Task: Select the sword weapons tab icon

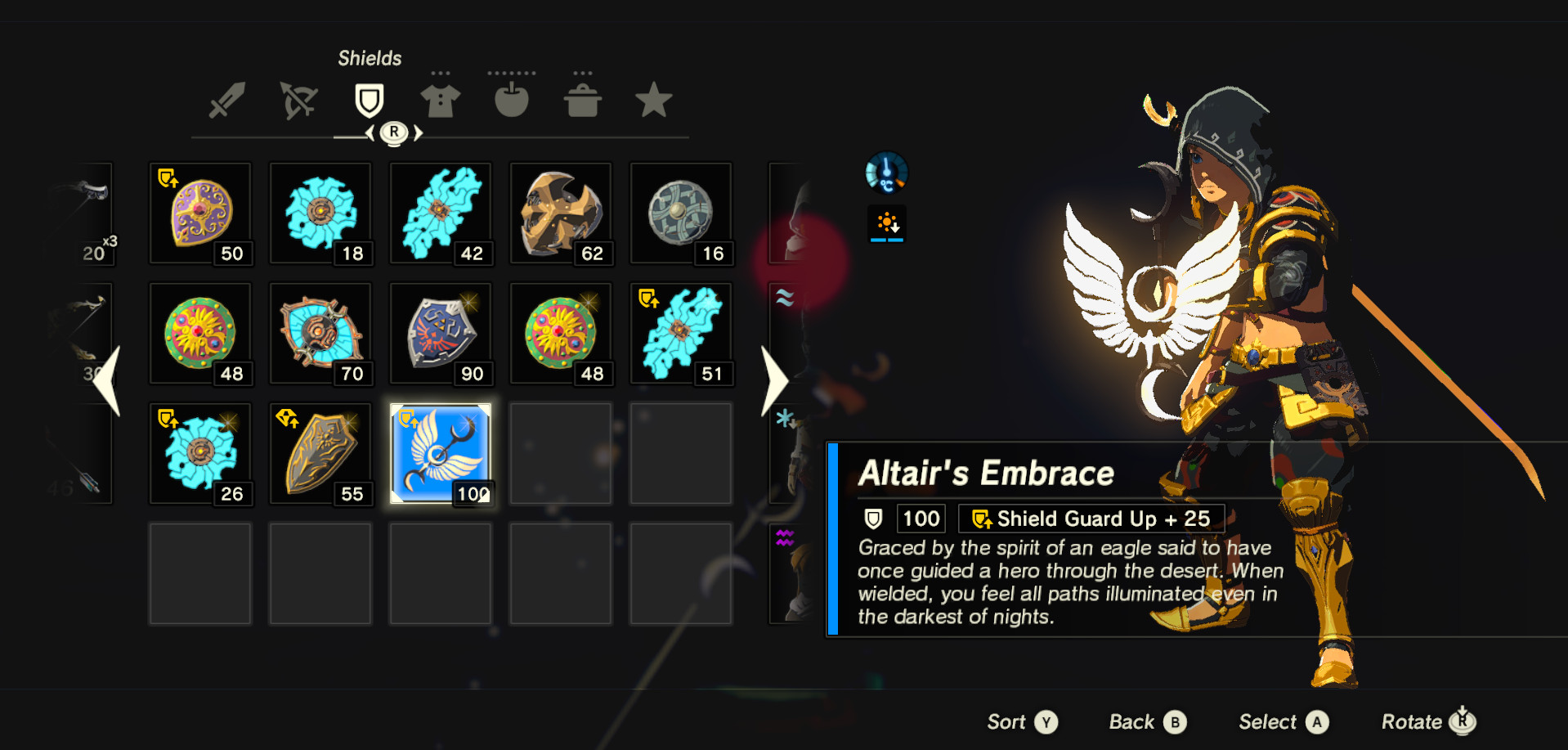Action: pyautogui.click(x=226, y=100)
